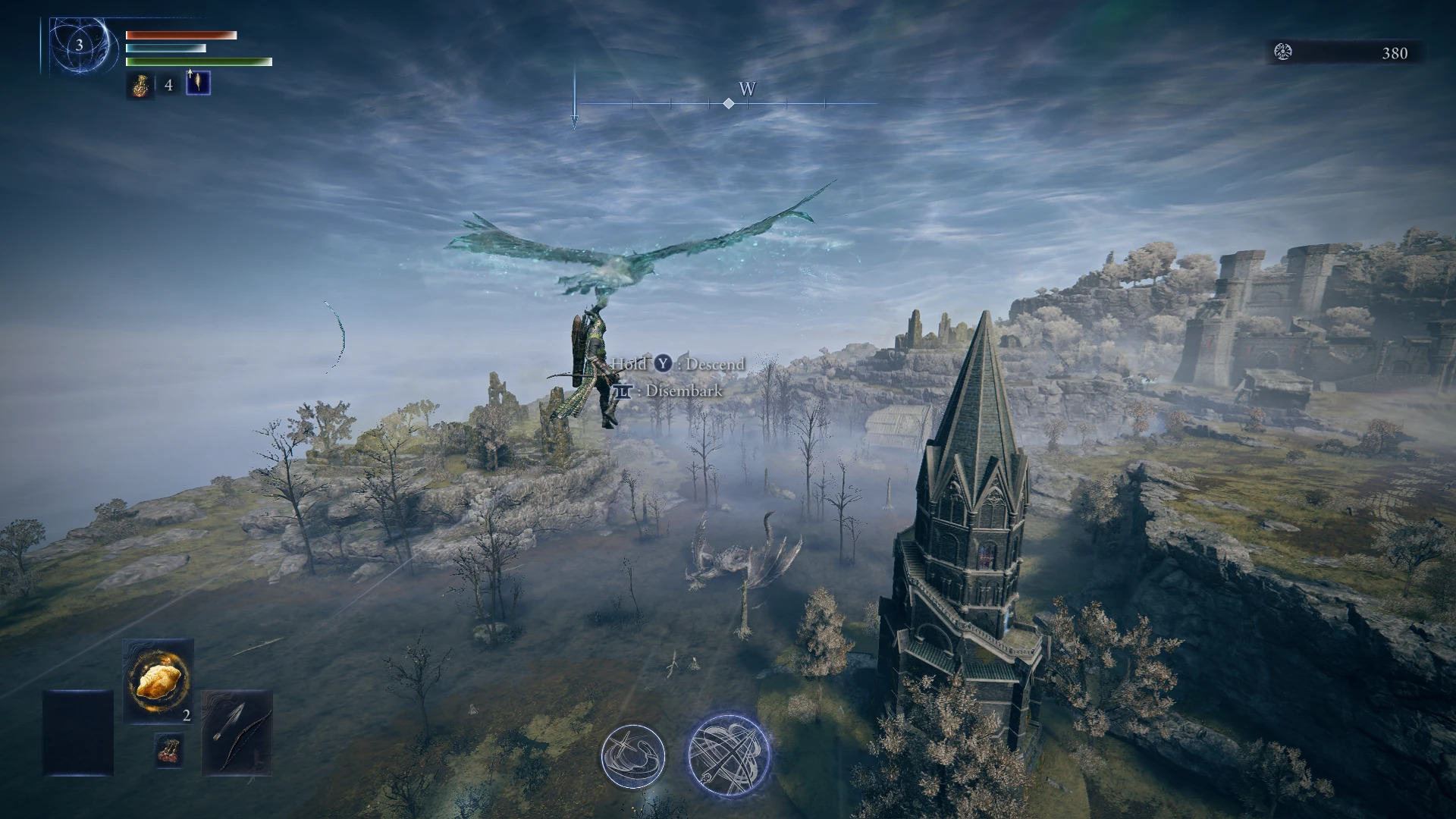Screen dimensions: 1456x819
Task: Click the feather buff status icon
Action: (198, 83)
